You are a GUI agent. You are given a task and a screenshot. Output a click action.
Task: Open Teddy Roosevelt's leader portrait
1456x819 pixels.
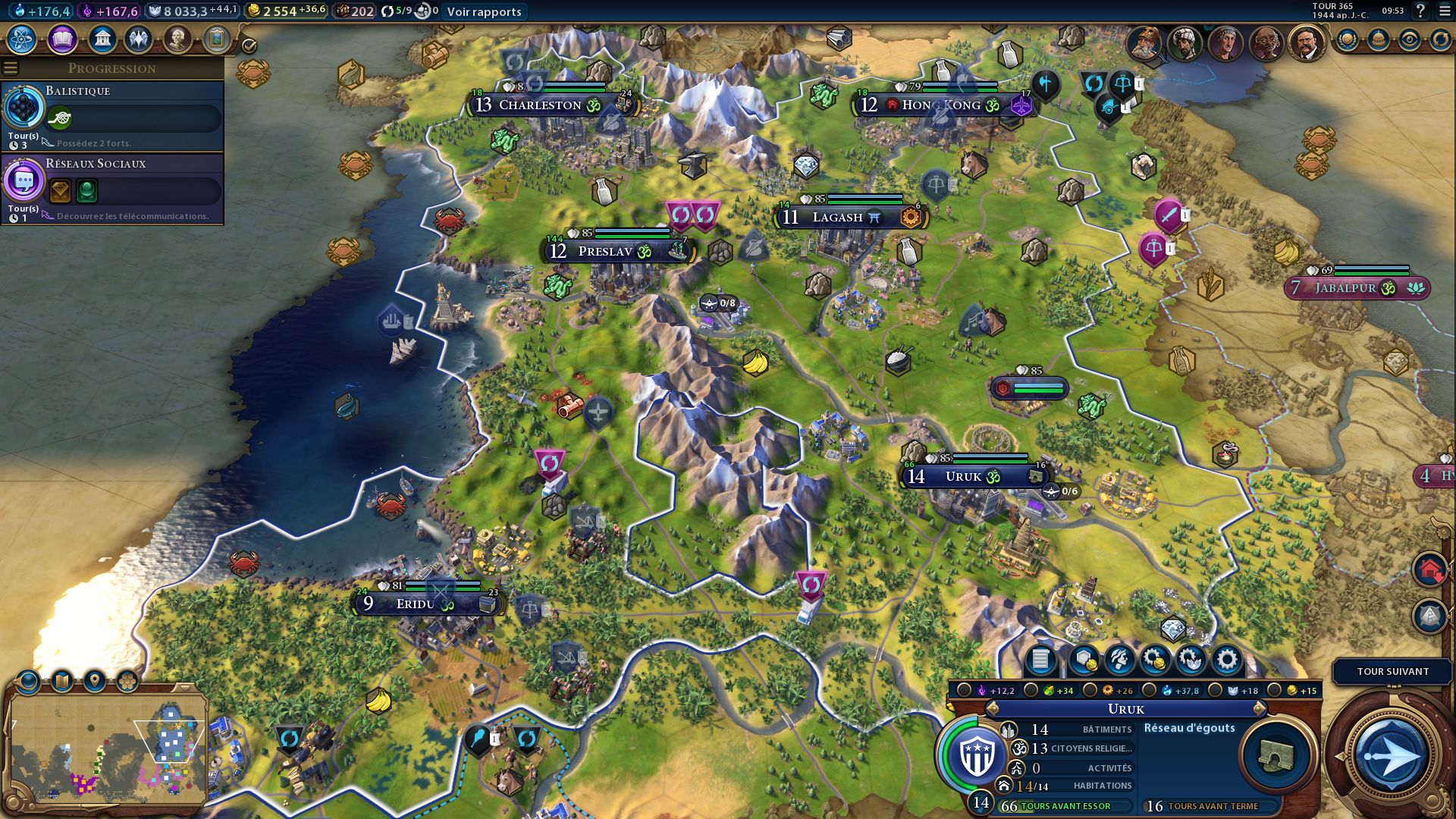click(1304, 42)
